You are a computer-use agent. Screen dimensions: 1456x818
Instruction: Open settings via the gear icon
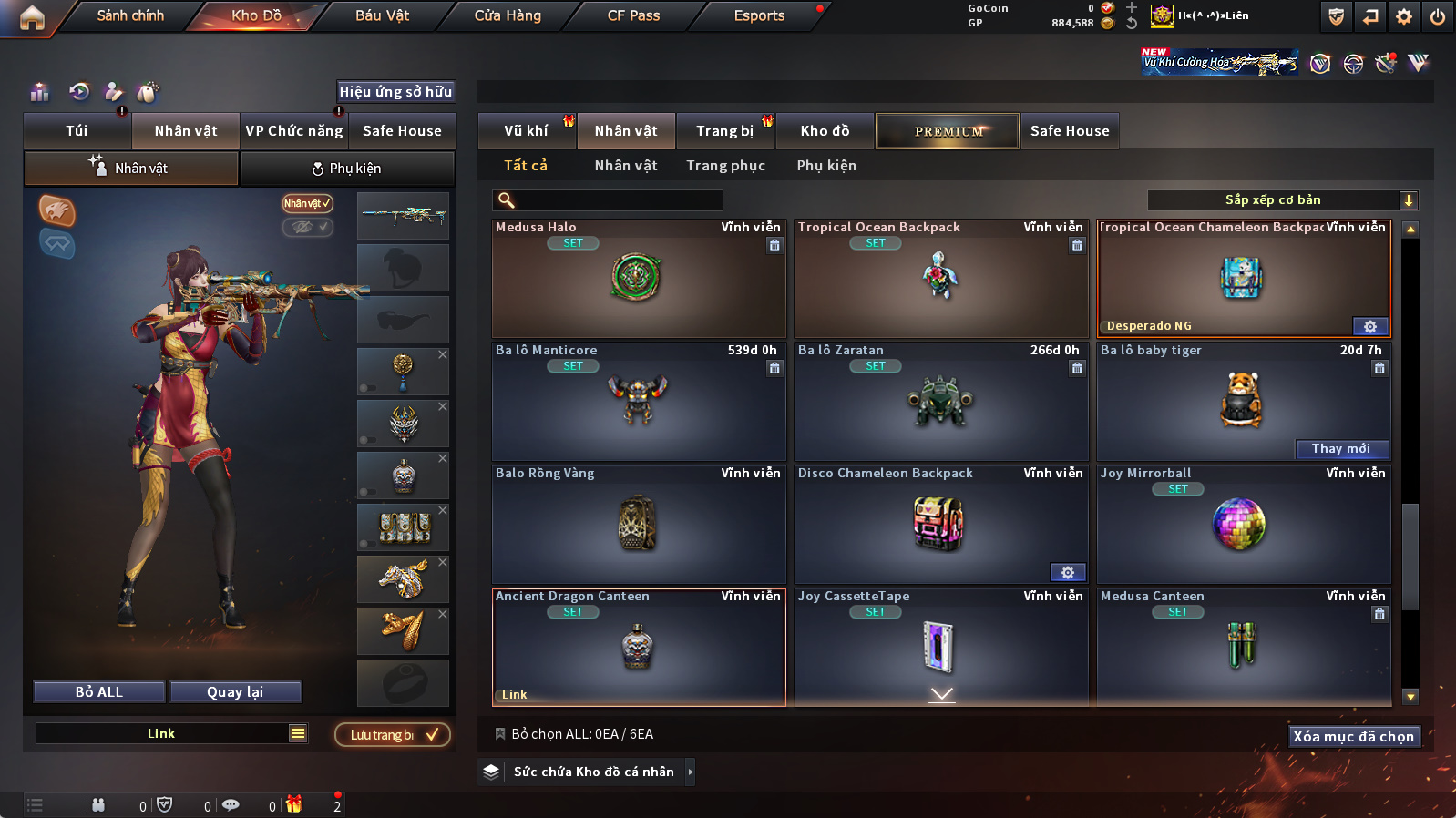point(1403,16)
